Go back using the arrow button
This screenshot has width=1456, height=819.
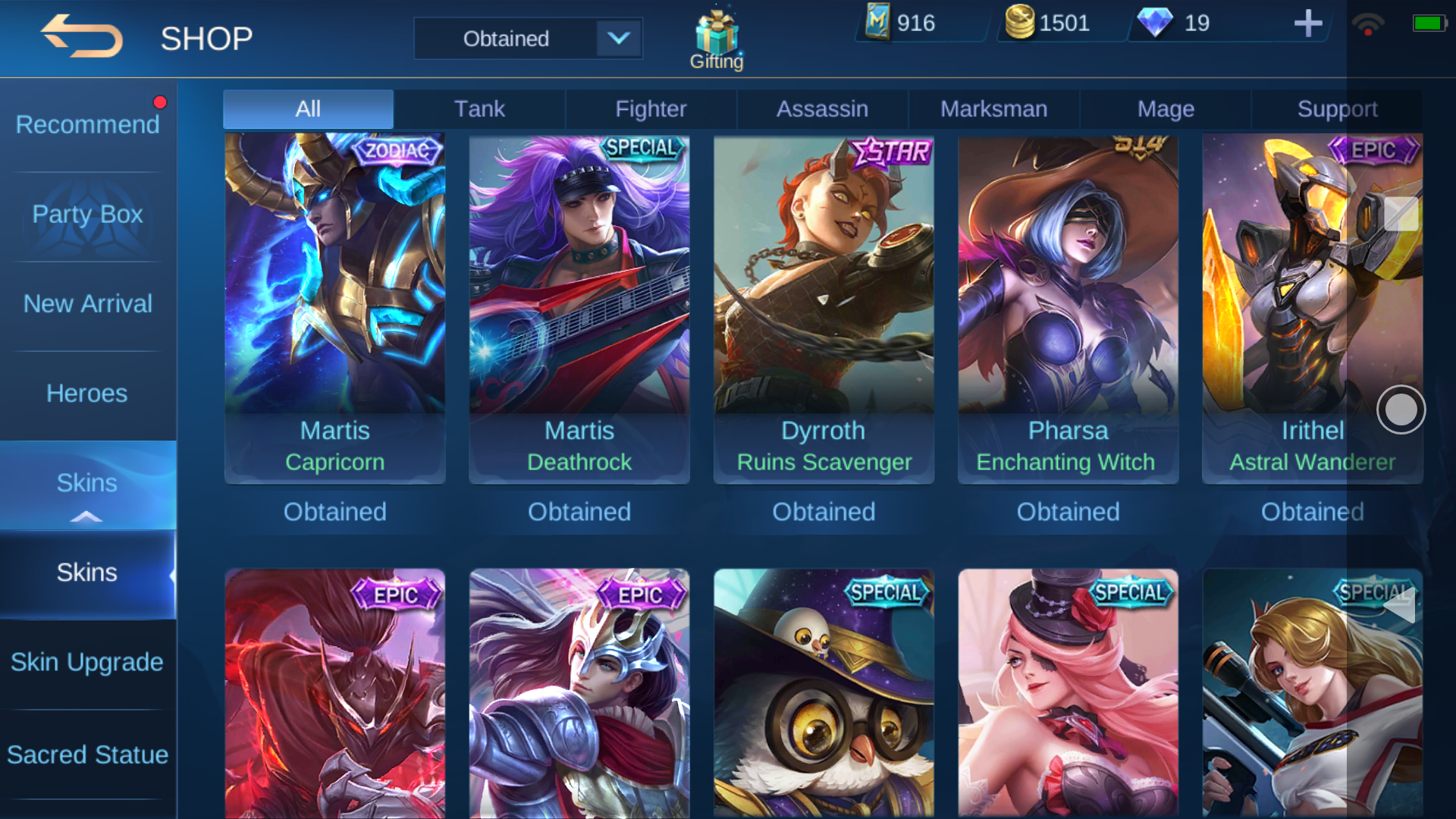click(82, 36)
